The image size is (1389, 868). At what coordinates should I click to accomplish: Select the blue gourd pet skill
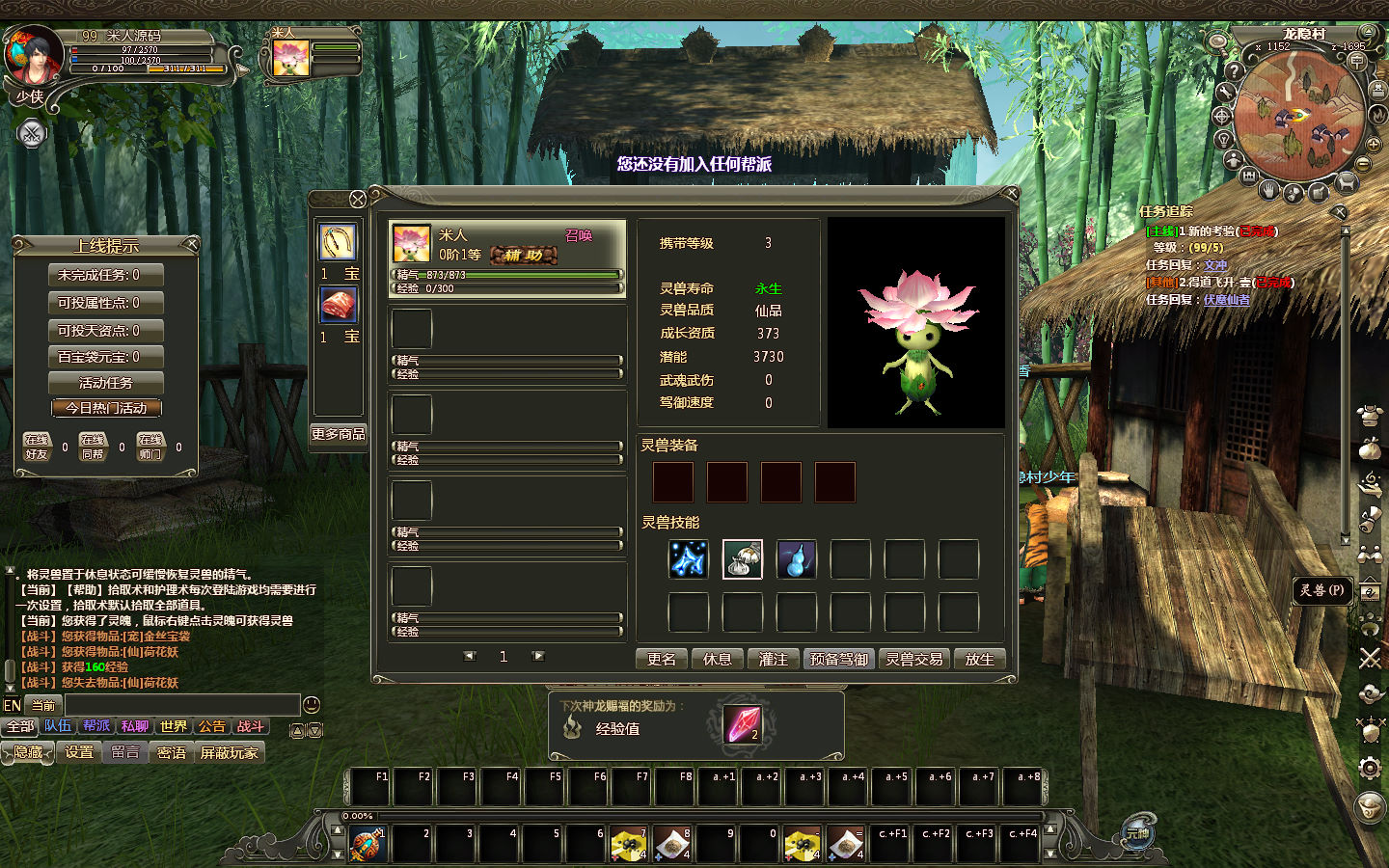(x=797, y=559)
